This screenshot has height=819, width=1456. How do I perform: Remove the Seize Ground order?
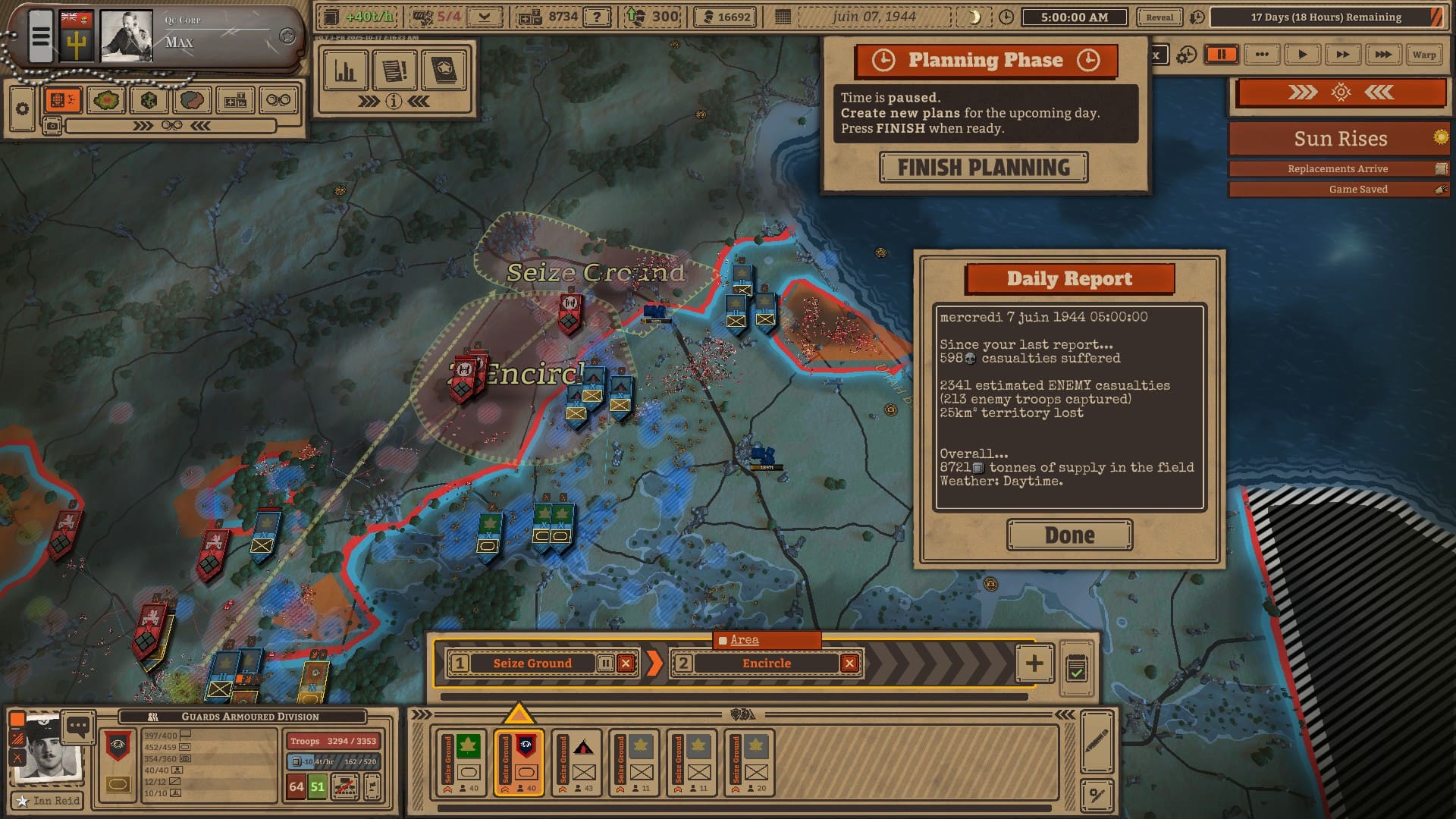pos(626,664)
